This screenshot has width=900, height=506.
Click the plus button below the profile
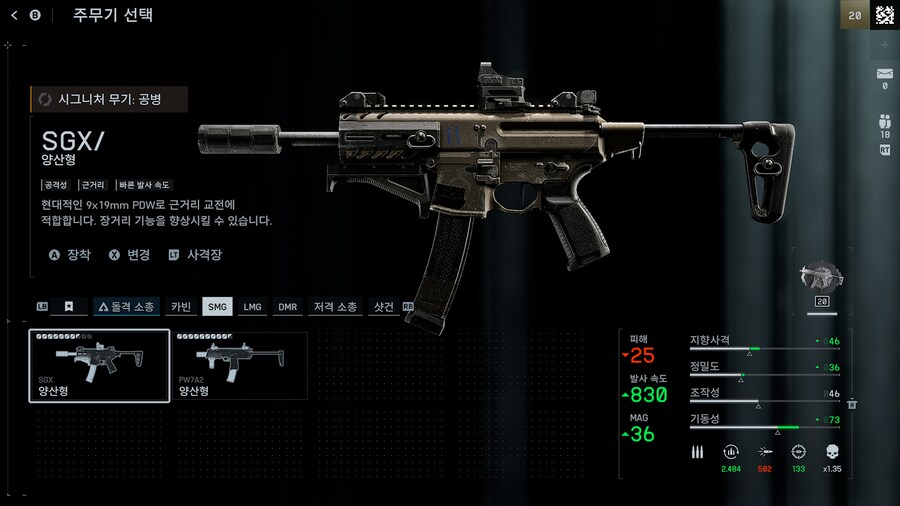[x=884, y=46]
